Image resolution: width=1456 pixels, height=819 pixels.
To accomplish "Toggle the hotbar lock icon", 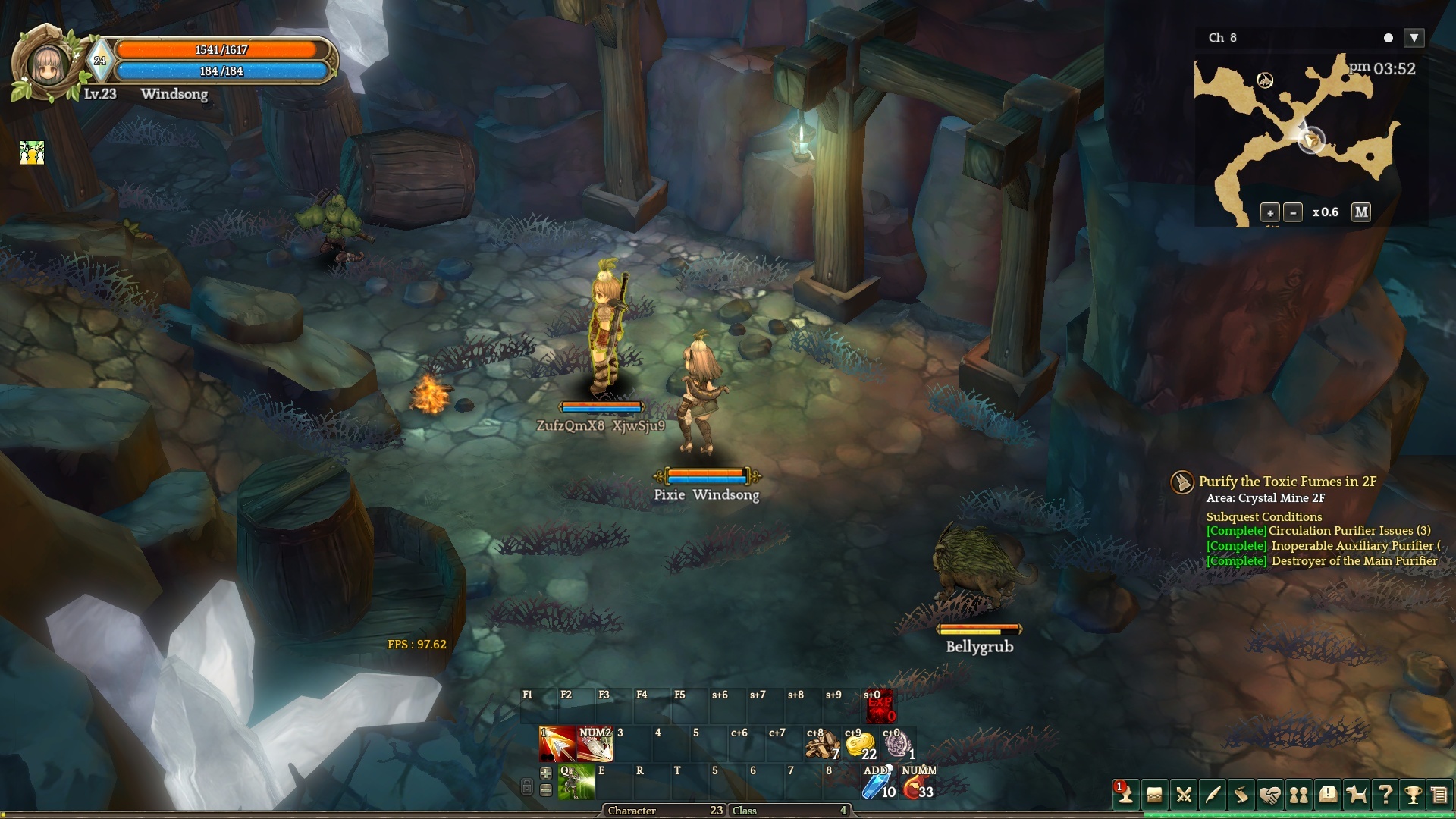I will coord(527,786).
